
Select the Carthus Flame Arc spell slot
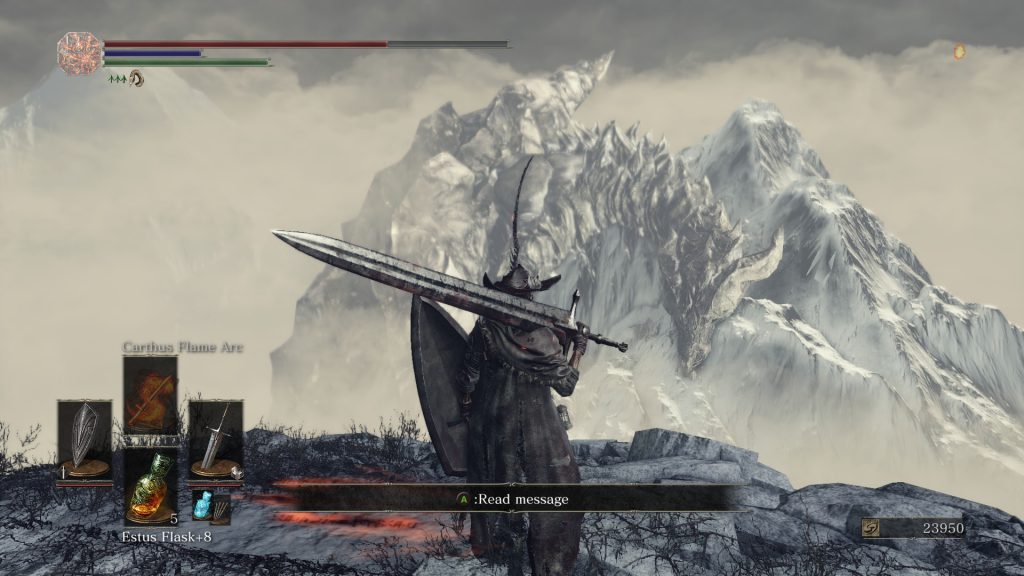coord(150,395)
